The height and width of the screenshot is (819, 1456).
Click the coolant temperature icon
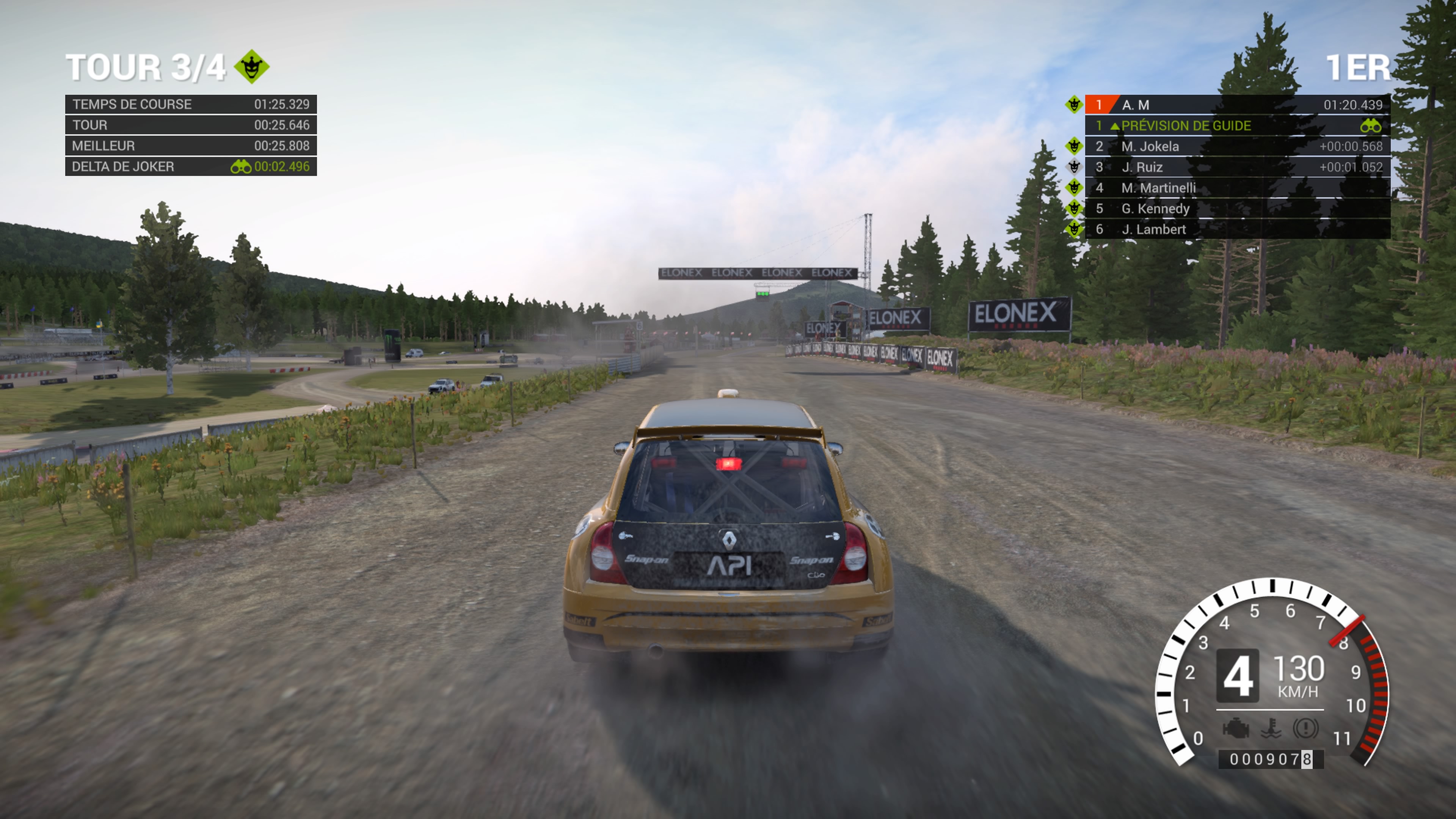(1271, 728)
